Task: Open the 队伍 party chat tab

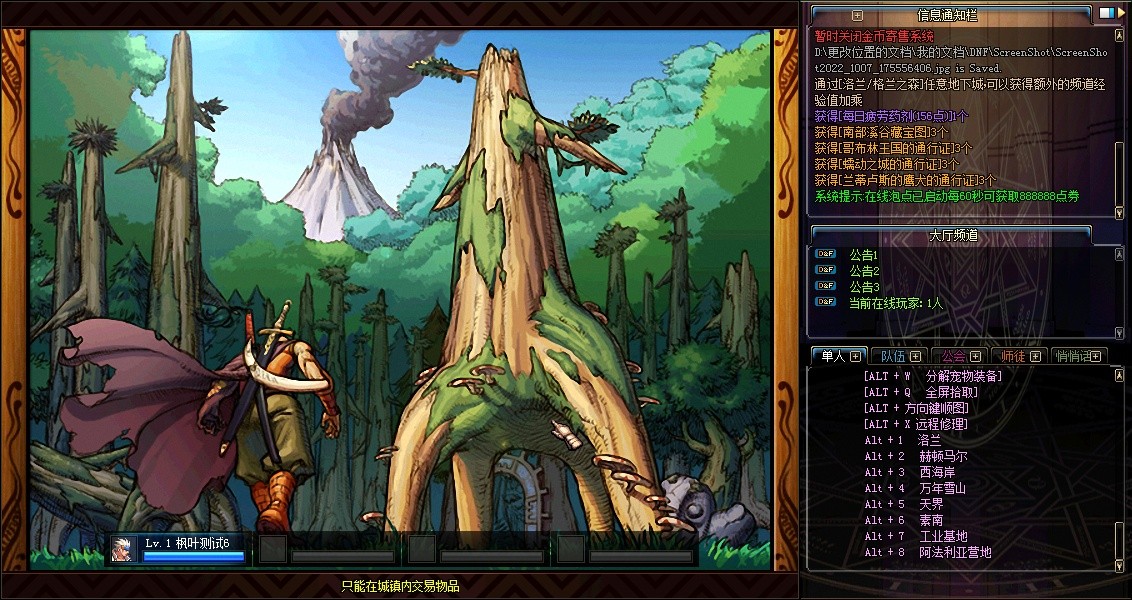Action: (893, 356)
